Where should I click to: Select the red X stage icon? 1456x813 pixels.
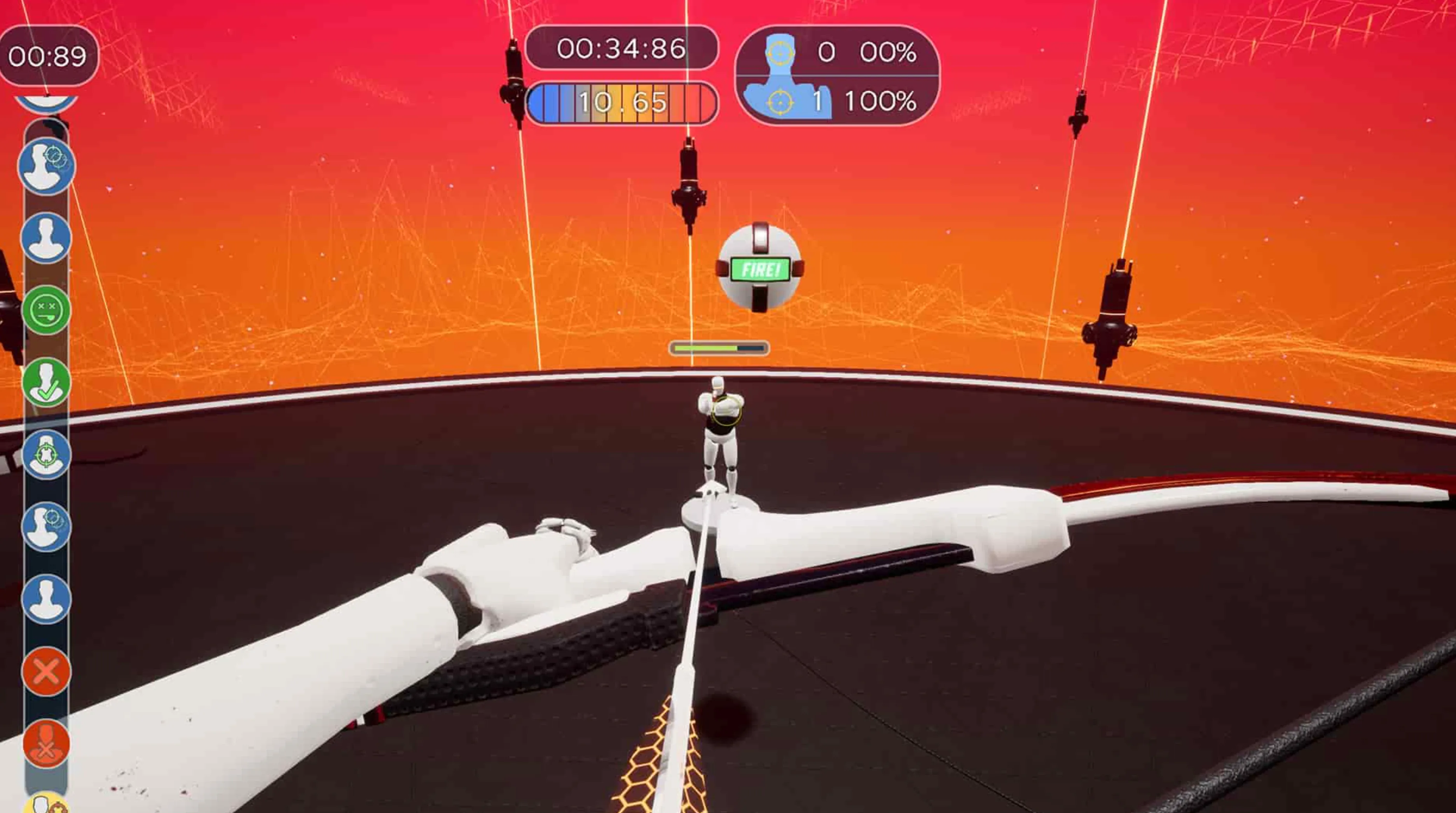tap(46, 672)
